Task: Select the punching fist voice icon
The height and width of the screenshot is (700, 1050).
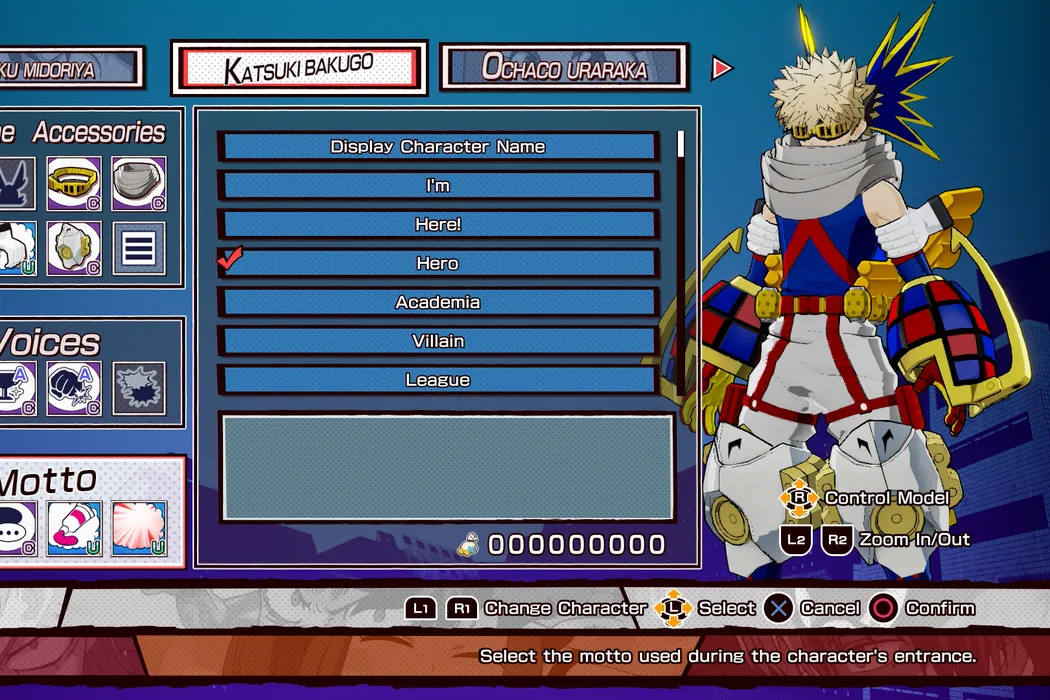Action: pyautogui.click(x=74, y=387)
